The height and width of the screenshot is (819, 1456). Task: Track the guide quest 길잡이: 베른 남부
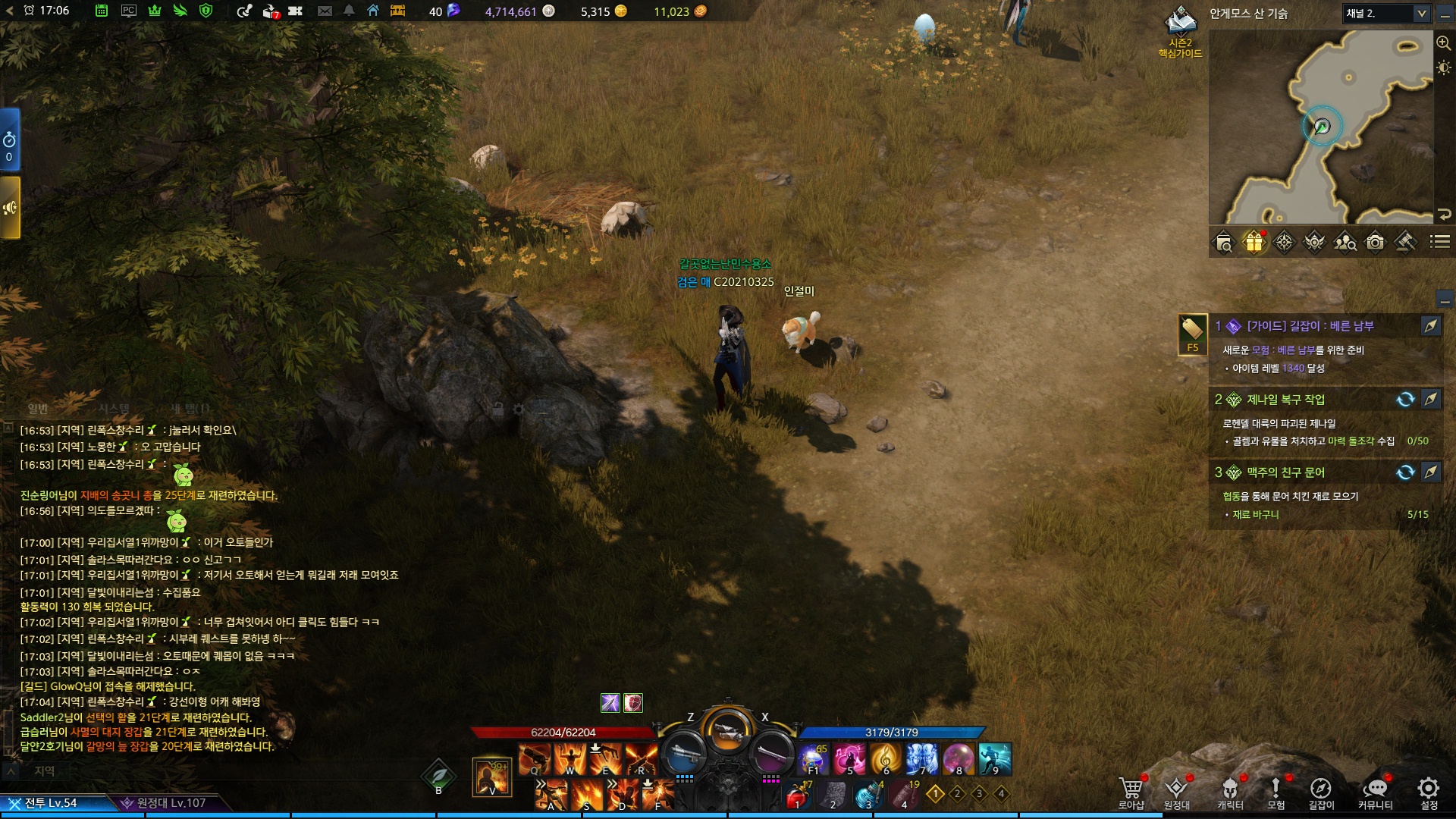(x=1431, y=326)
